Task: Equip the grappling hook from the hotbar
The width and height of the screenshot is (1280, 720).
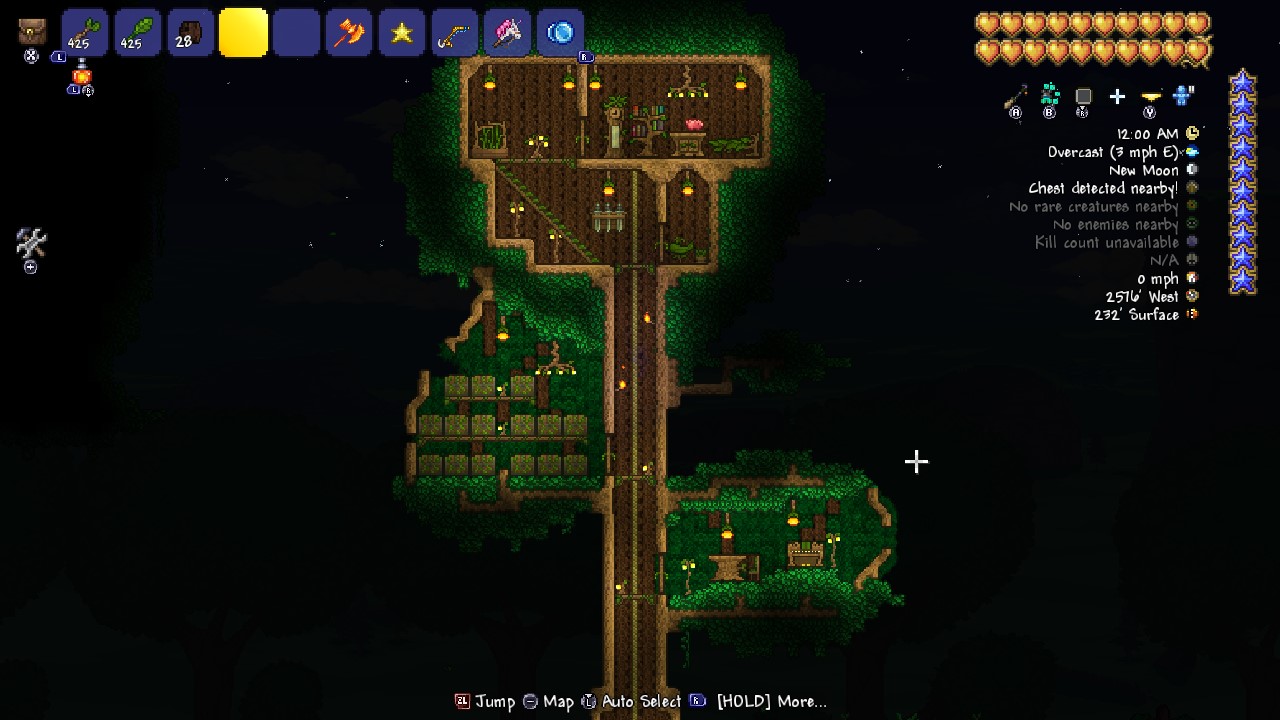Action: click(455, 32)
